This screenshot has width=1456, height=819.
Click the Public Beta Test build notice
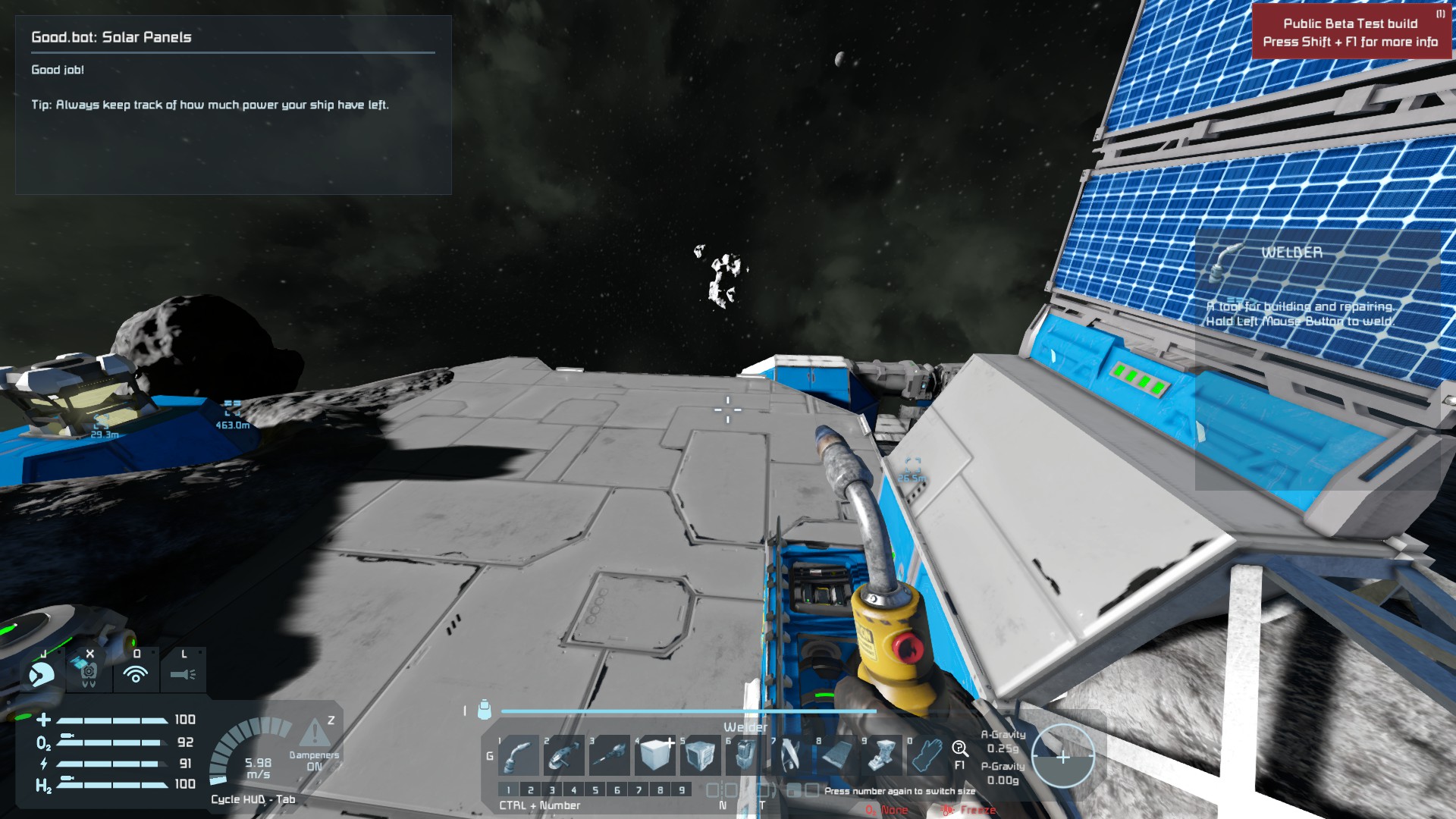[1350, 33]
